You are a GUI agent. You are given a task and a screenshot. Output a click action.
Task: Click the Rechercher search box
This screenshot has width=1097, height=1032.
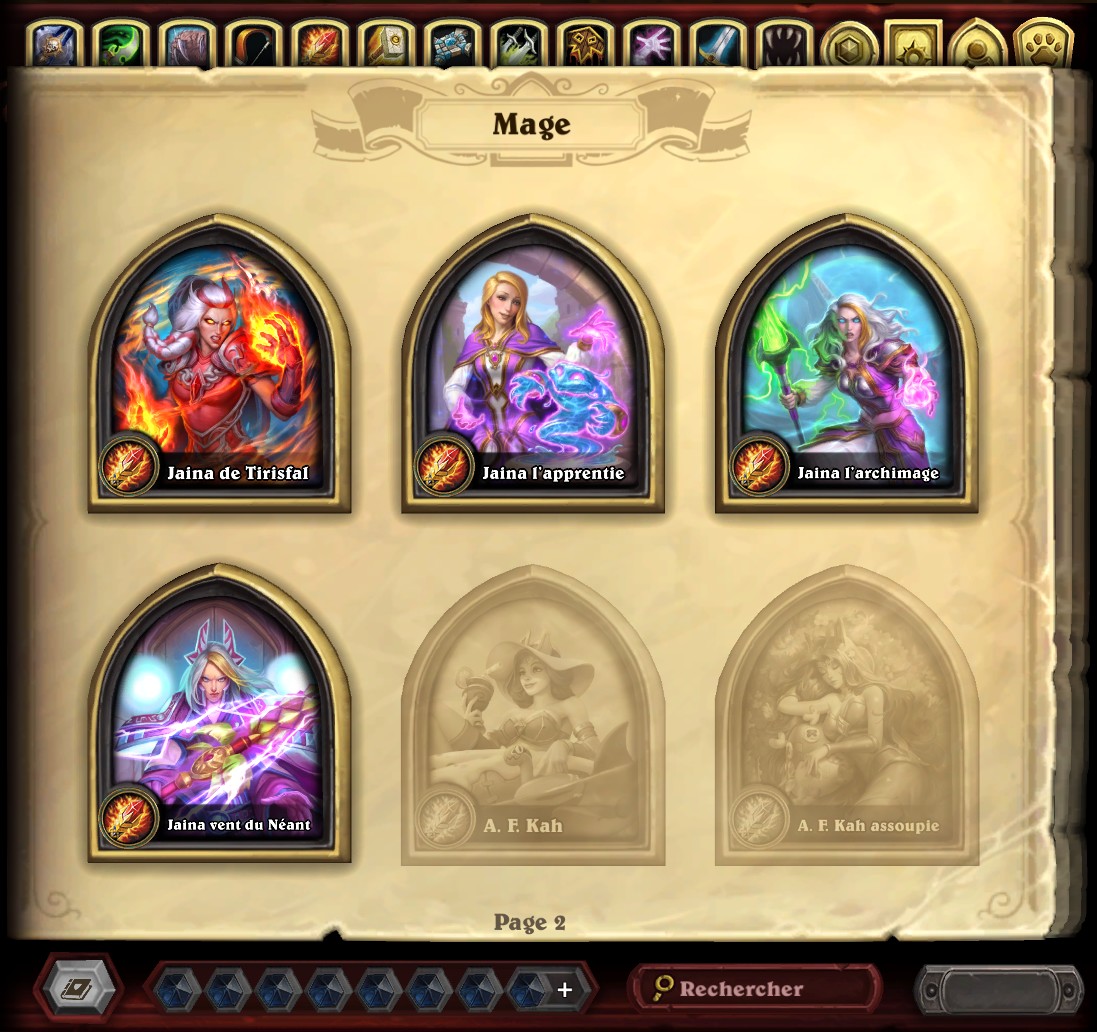click(756, 989)
